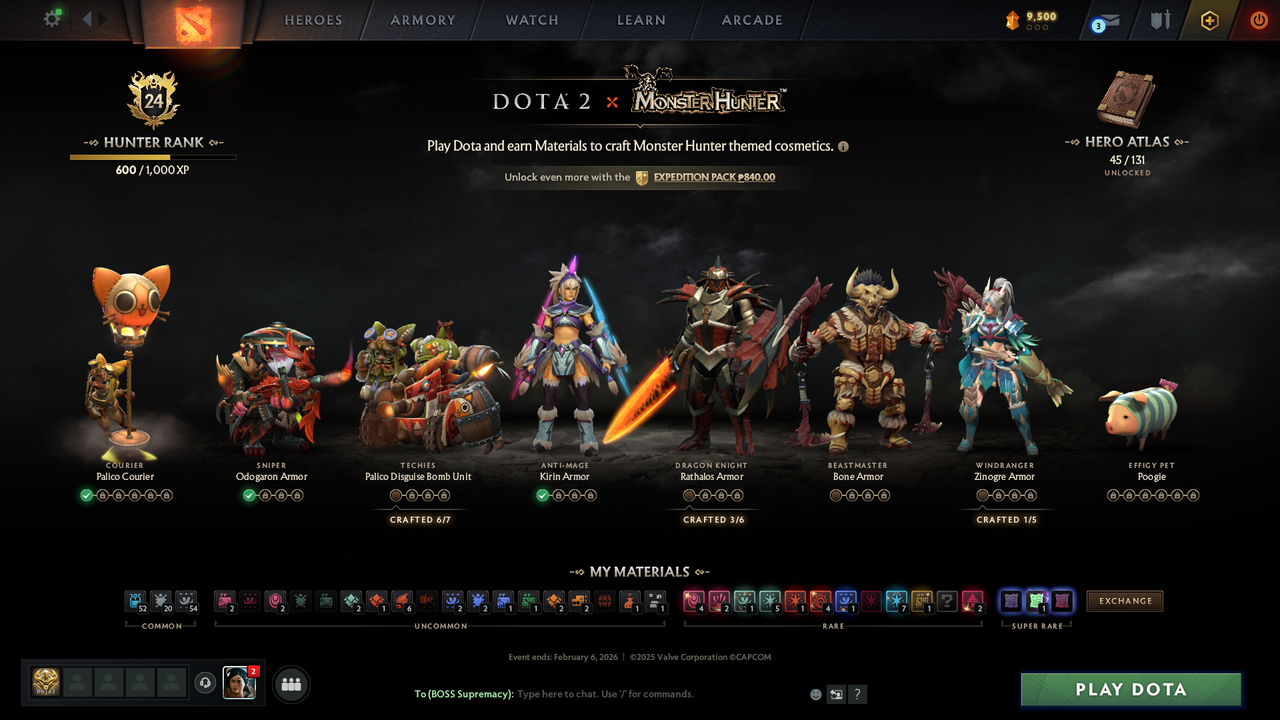Open the settings gear menu

pyautogui.click(x=53, y=19)
